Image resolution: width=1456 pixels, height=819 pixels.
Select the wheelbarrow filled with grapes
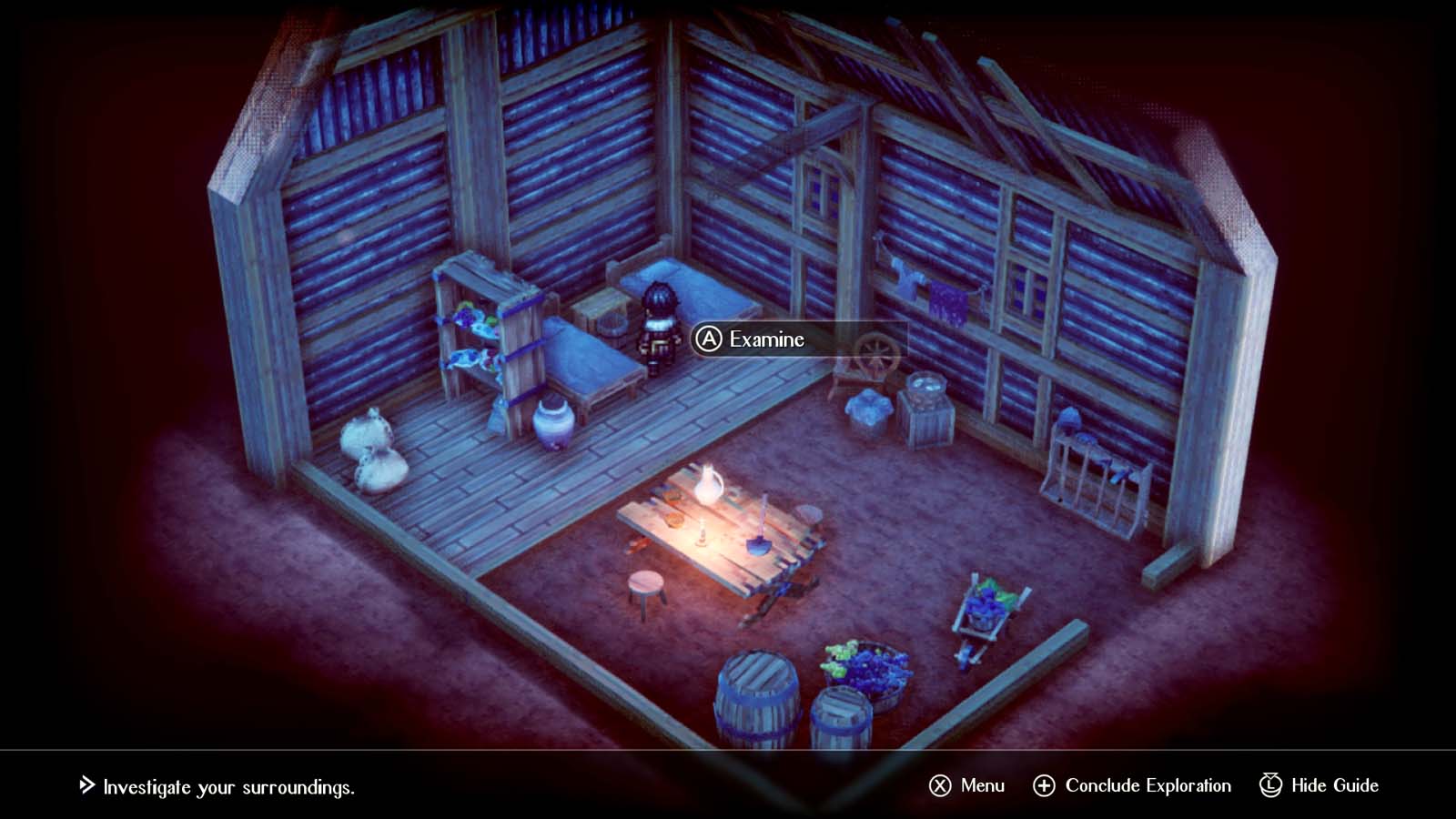(983, 605)
